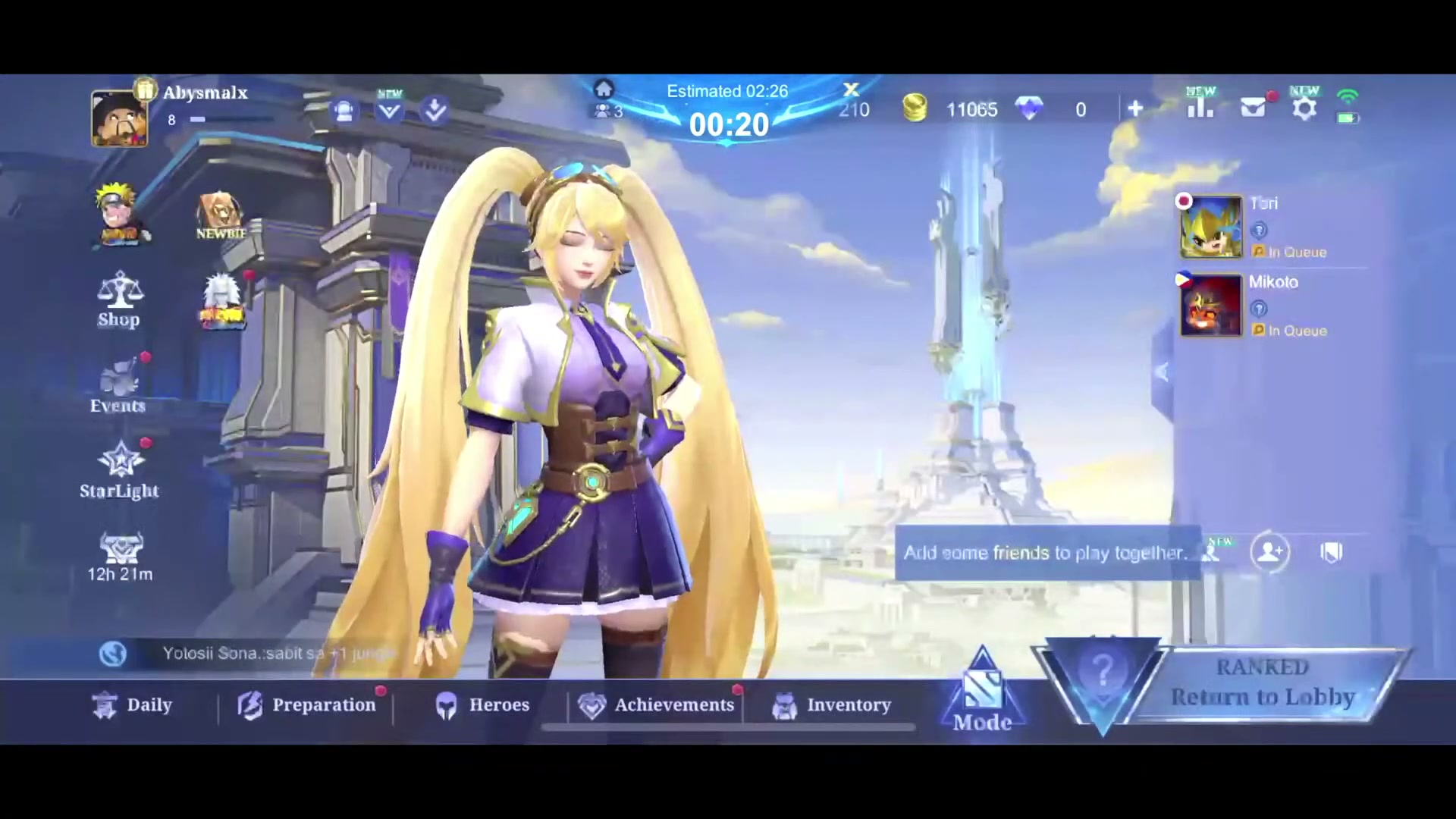Open Mikoto's player portrait
This screenshot has height=819, width=1456.
coord(1210,306)
